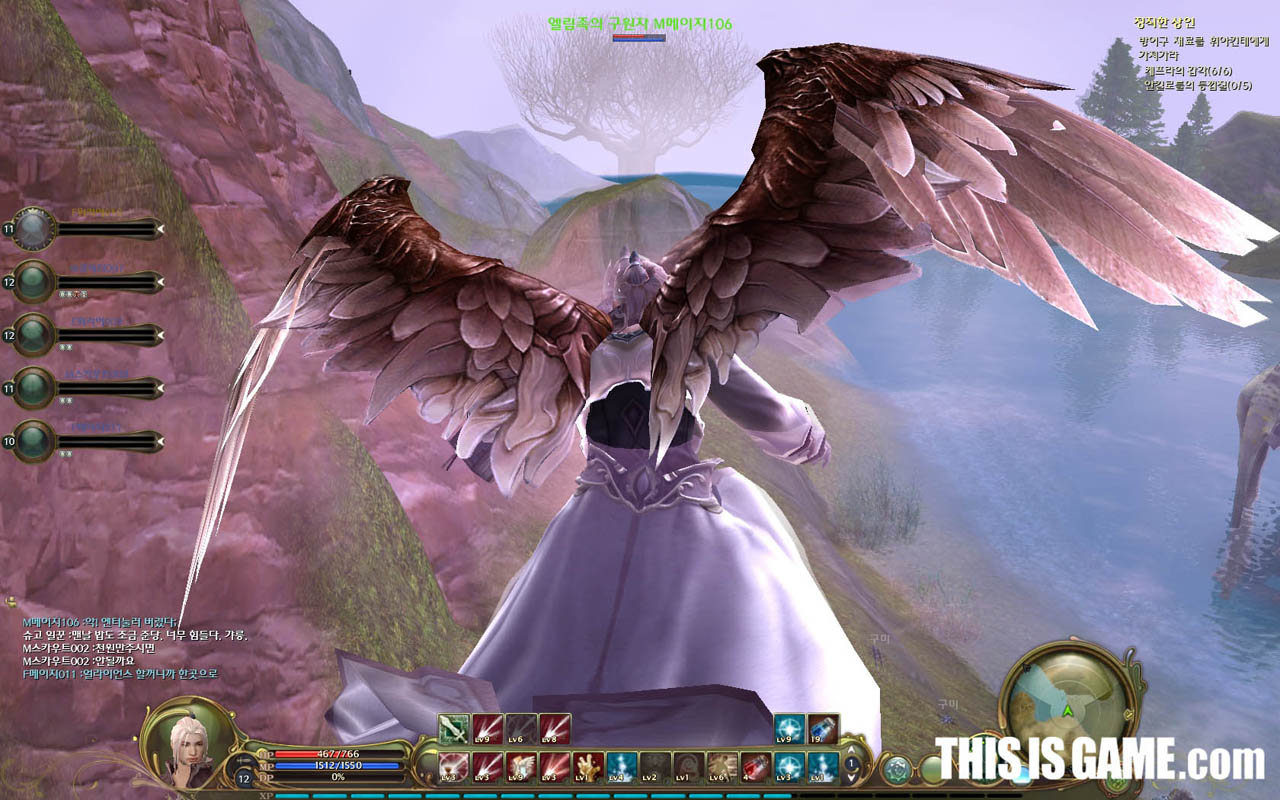Cast the level 4 blue light spell

[620, 767]
